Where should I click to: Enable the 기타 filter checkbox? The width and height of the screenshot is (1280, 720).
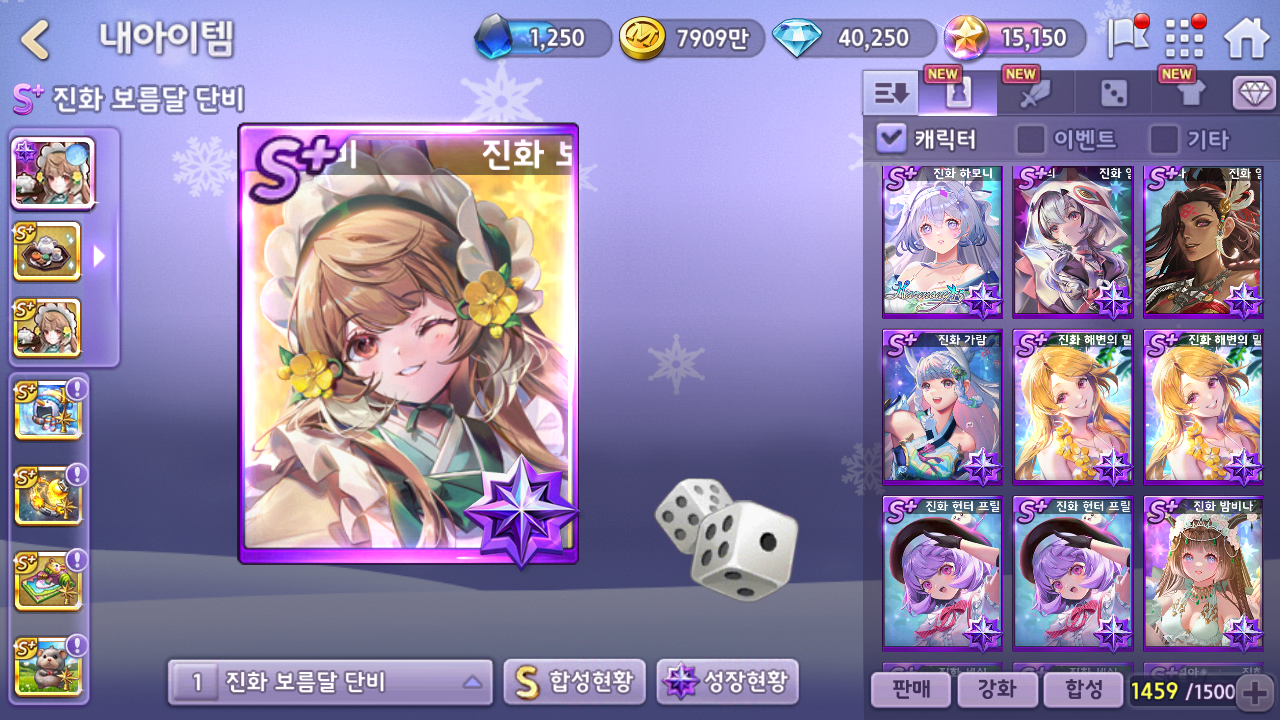point(1164,139)
